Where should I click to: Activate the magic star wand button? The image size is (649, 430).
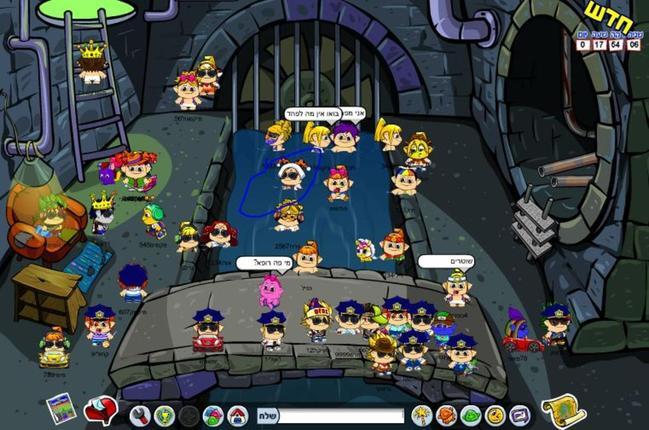(421, 414)
